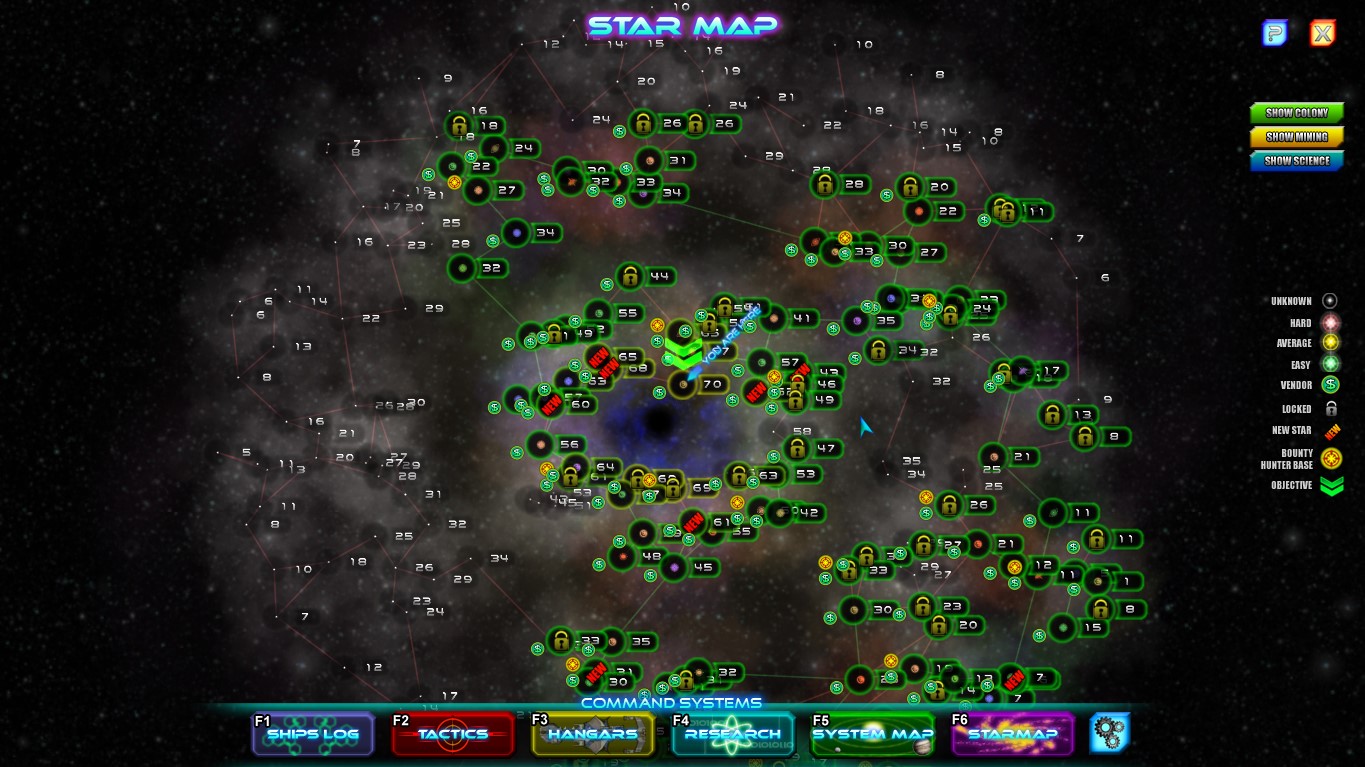
Task: Open the Ships Log panel
Action: (x=313, y=734)
